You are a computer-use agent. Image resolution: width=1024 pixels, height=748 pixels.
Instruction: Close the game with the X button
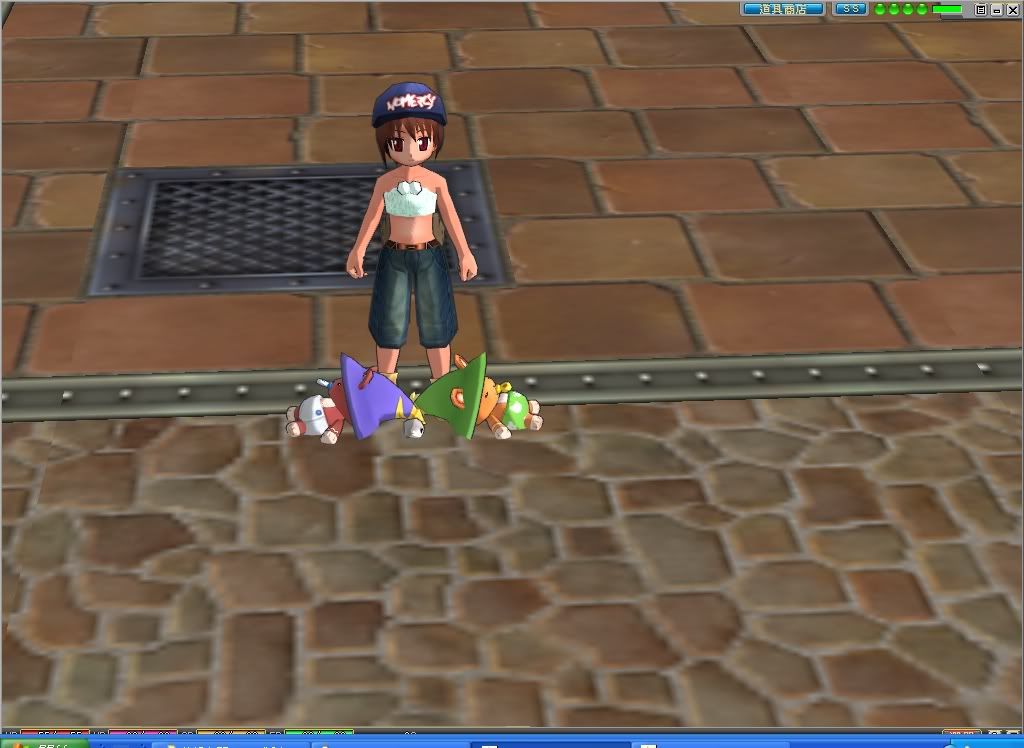click(x=1011, y=9)
